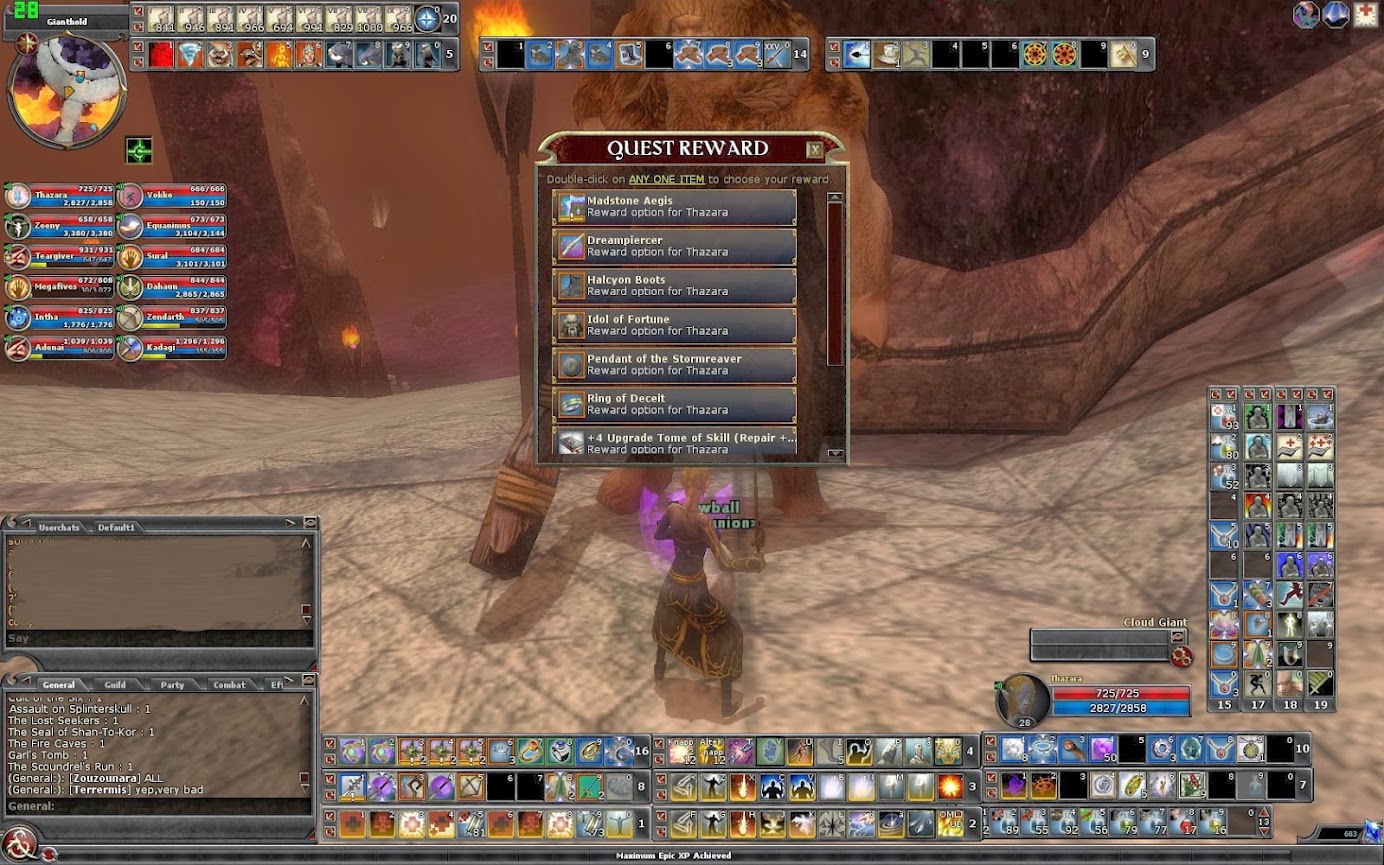The width and height of the screenshot is (1384, 865).
Task: Open the Gianthold minimap
Action: [x=66, y=90]
